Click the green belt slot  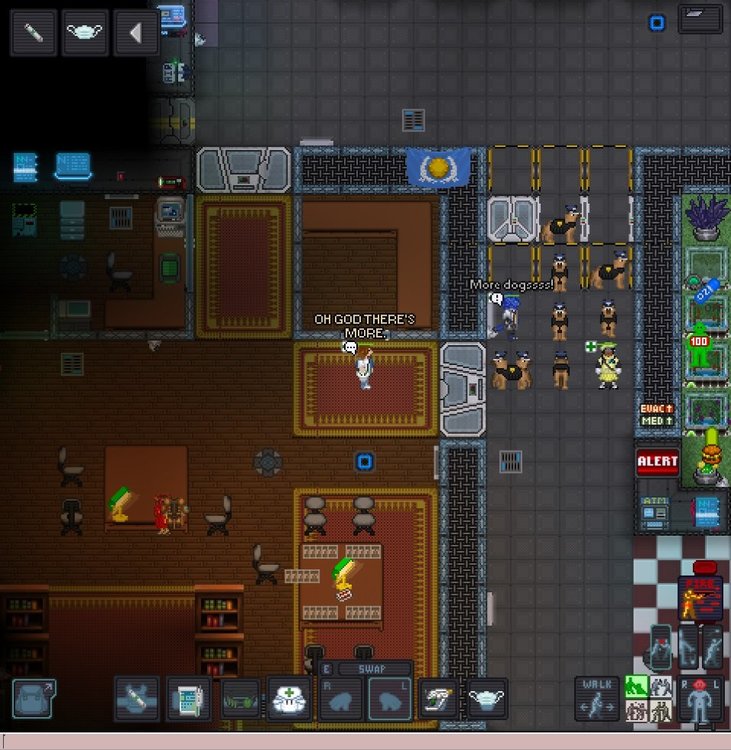pos(239,698)
